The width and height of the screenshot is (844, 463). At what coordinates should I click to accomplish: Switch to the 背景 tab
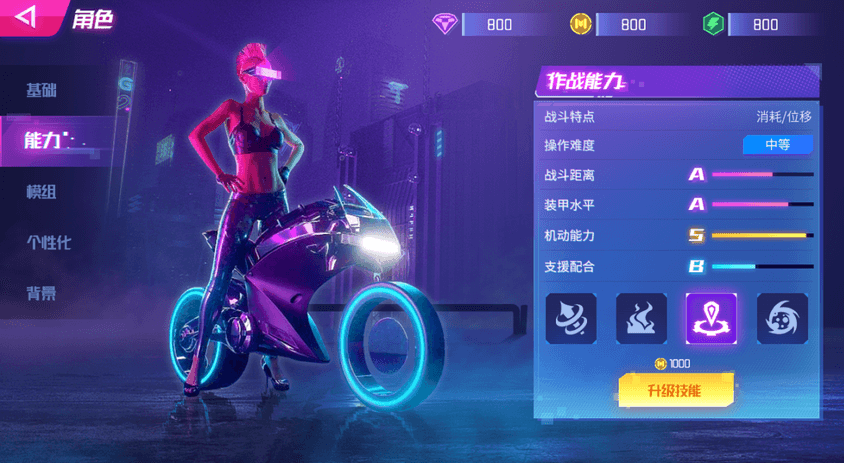click(x=42, y=293)
